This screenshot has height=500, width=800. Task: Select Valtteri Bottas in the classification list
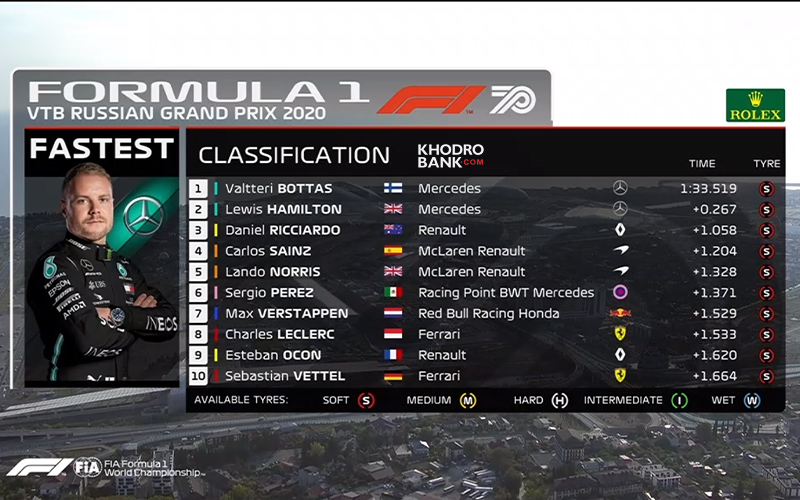click(x=278, y=188)
